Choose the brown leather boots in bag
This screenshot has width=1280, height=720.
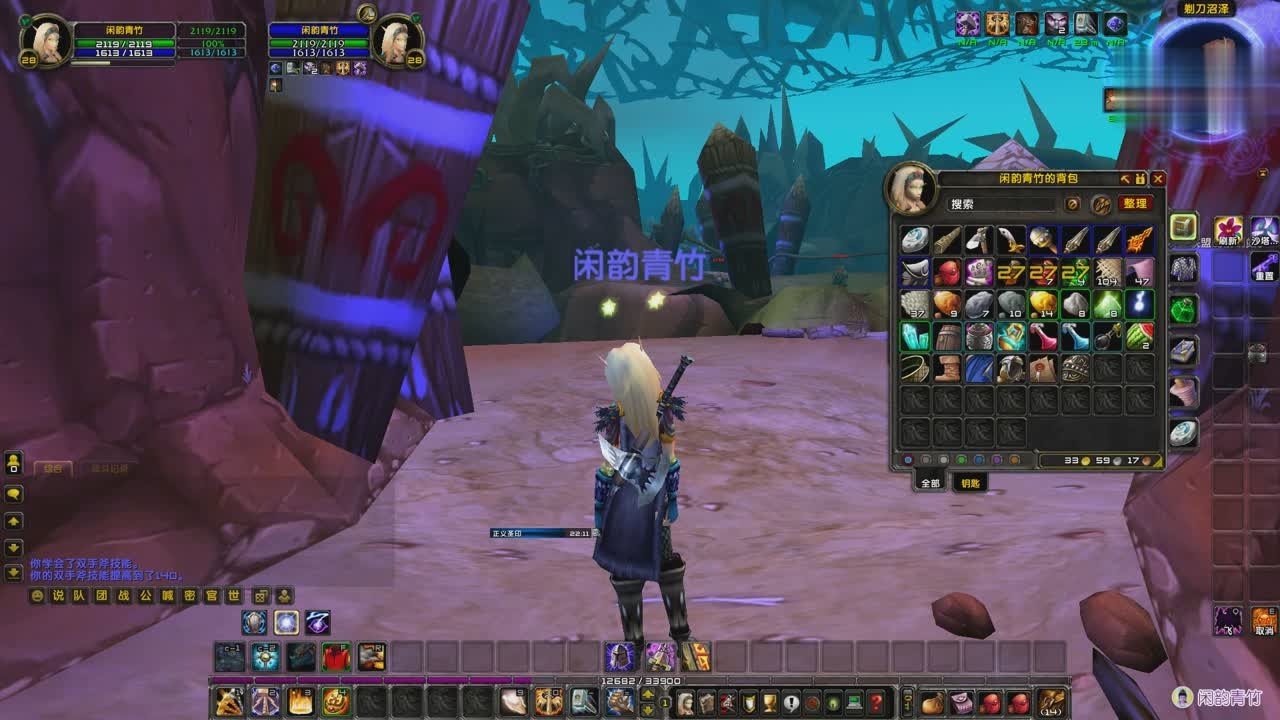[946, 368]
